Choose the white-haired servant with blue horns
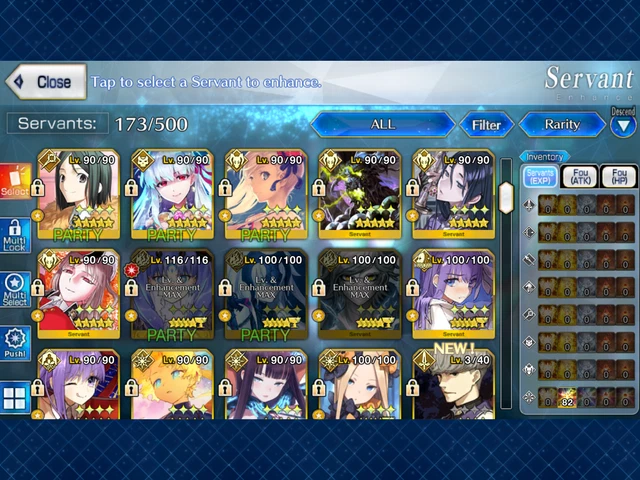 (171, 195)
